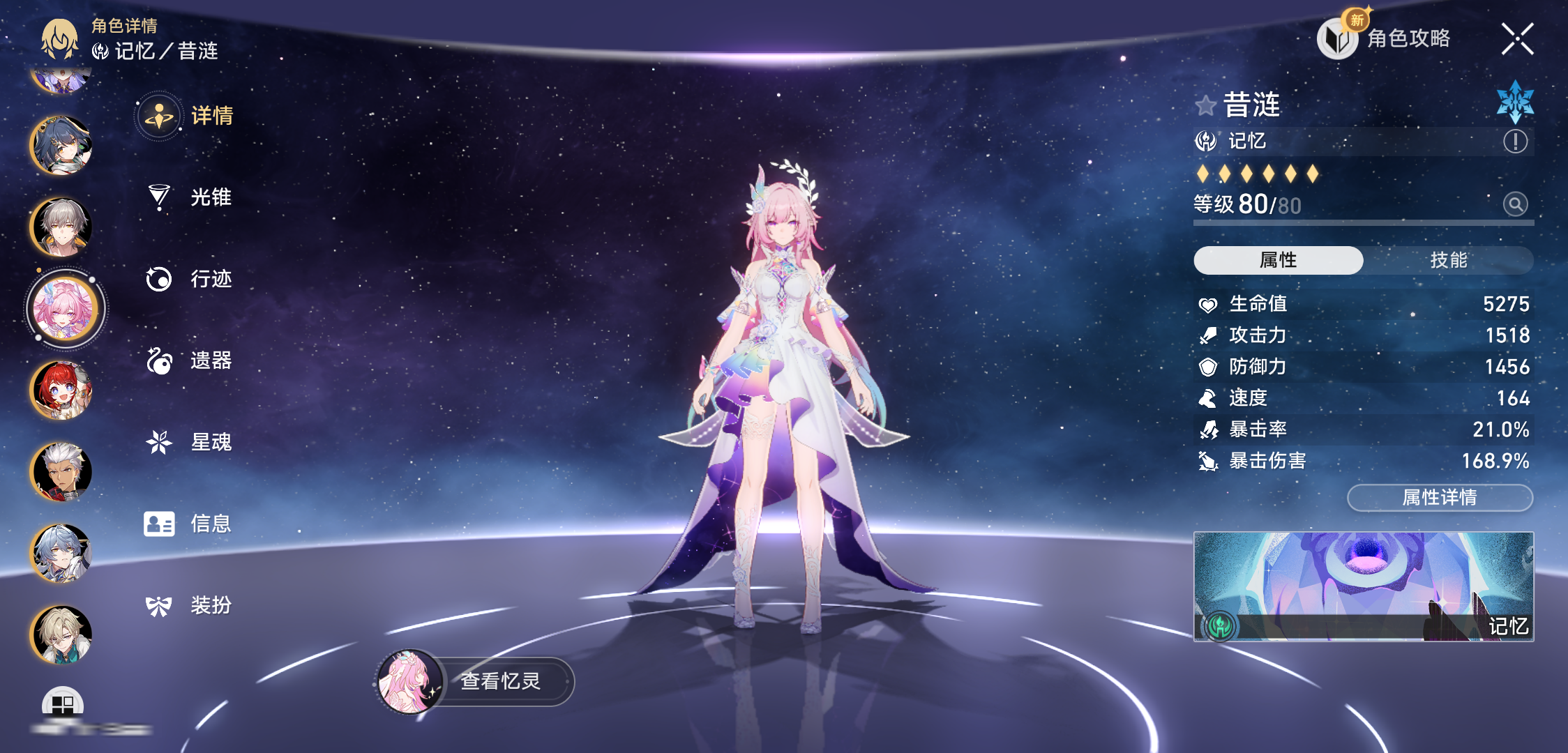This screenshot has width=1568, height=753.
Task: Choose the white-haired dark-skinned character portrait
Action: tap(61, 472)
